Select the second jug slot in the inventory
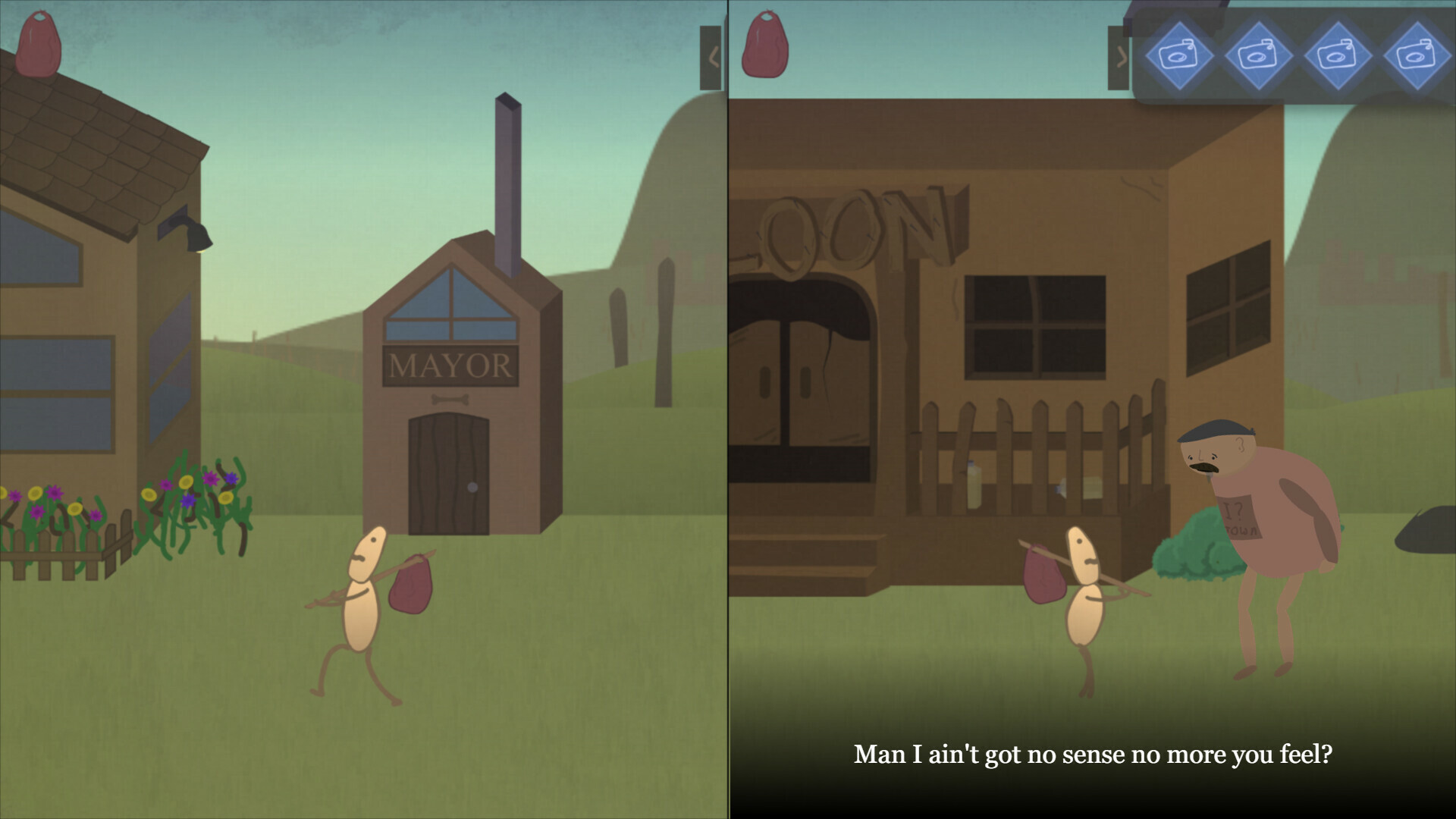This screenshot has height=819, width=1456. [x=1259, y=55]
